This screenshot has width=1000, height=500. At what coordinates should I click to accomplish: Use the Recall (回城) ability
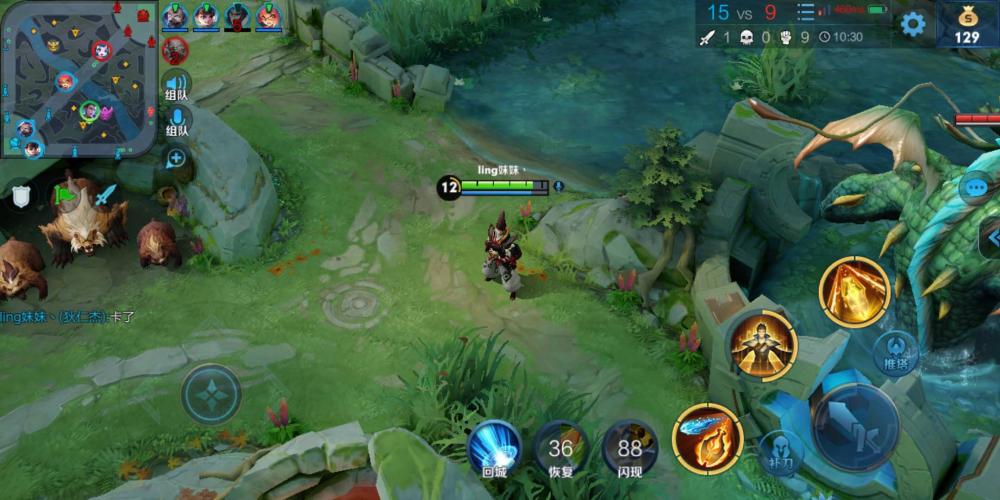pos(495,446)
